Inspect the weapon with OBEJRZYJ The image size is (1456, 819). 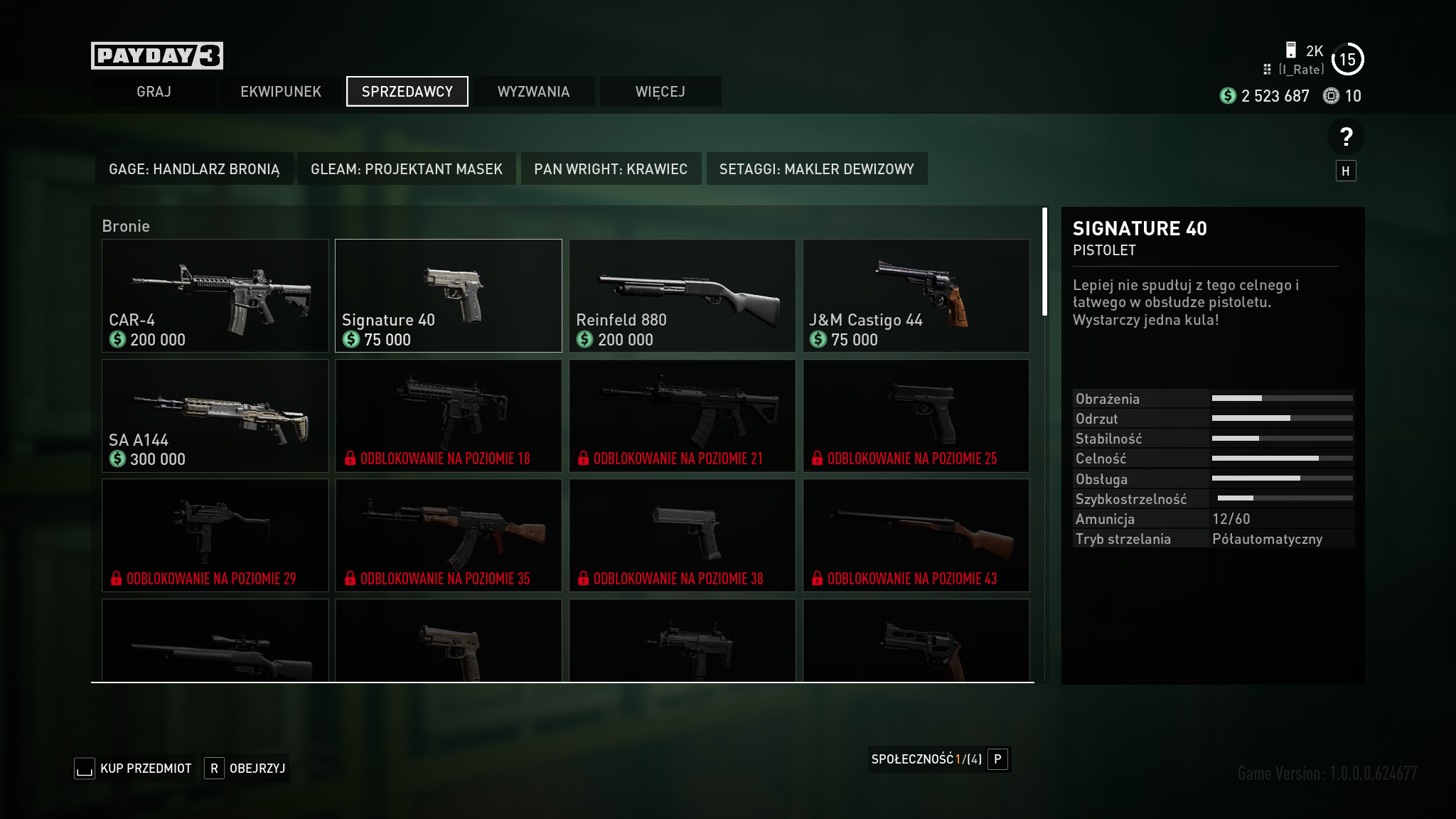coord(246,769)
